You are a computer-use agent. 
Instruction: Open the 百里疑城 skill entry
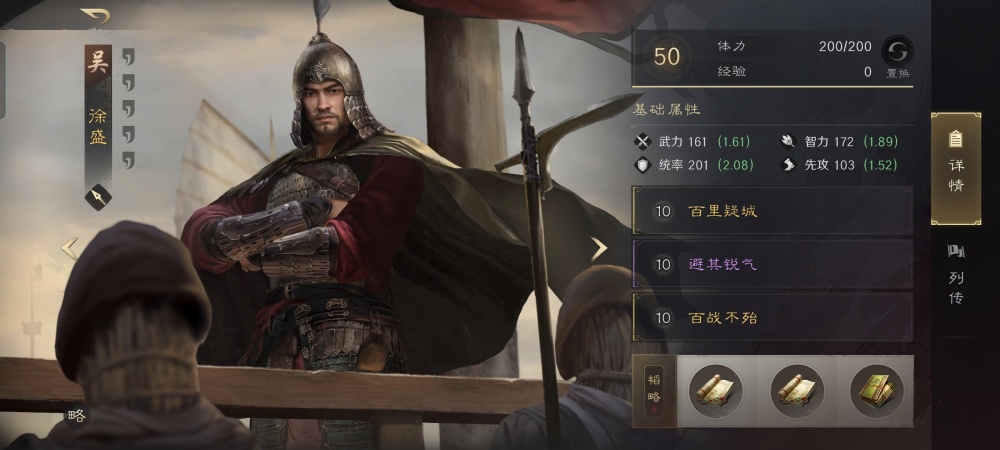[772, 212]
